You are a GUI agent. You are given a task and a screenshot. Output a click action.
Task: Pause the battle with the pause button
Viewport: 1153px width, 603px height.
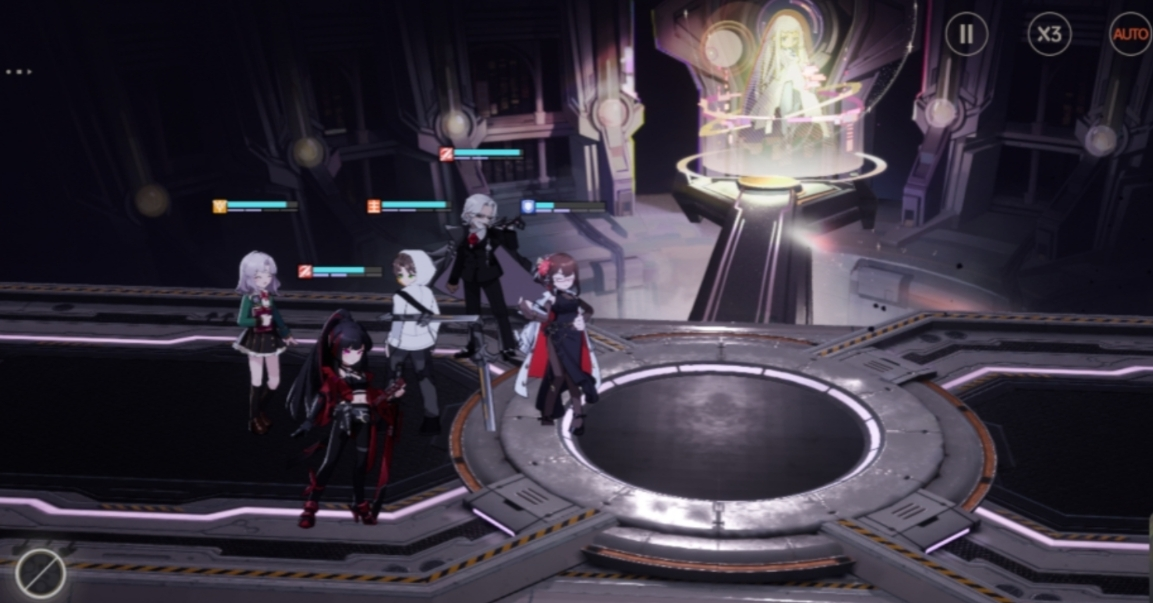[x=966, y=35]
